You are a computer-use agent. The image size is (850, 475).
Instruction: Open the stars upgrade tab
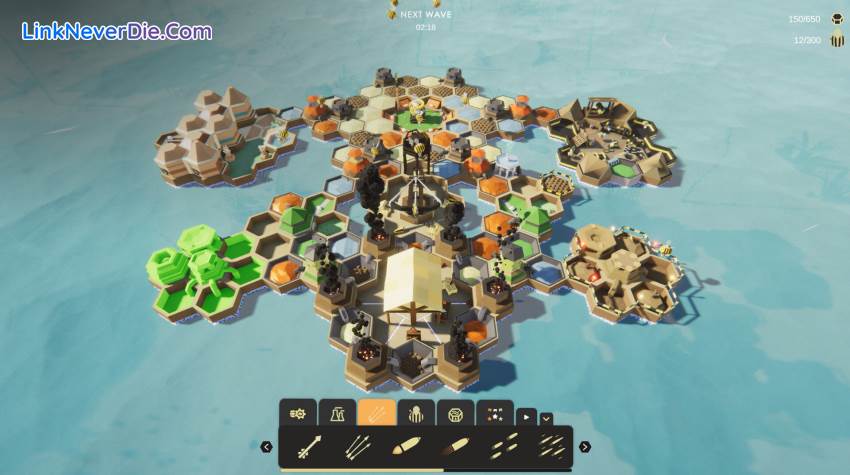(x=494, y=413)
